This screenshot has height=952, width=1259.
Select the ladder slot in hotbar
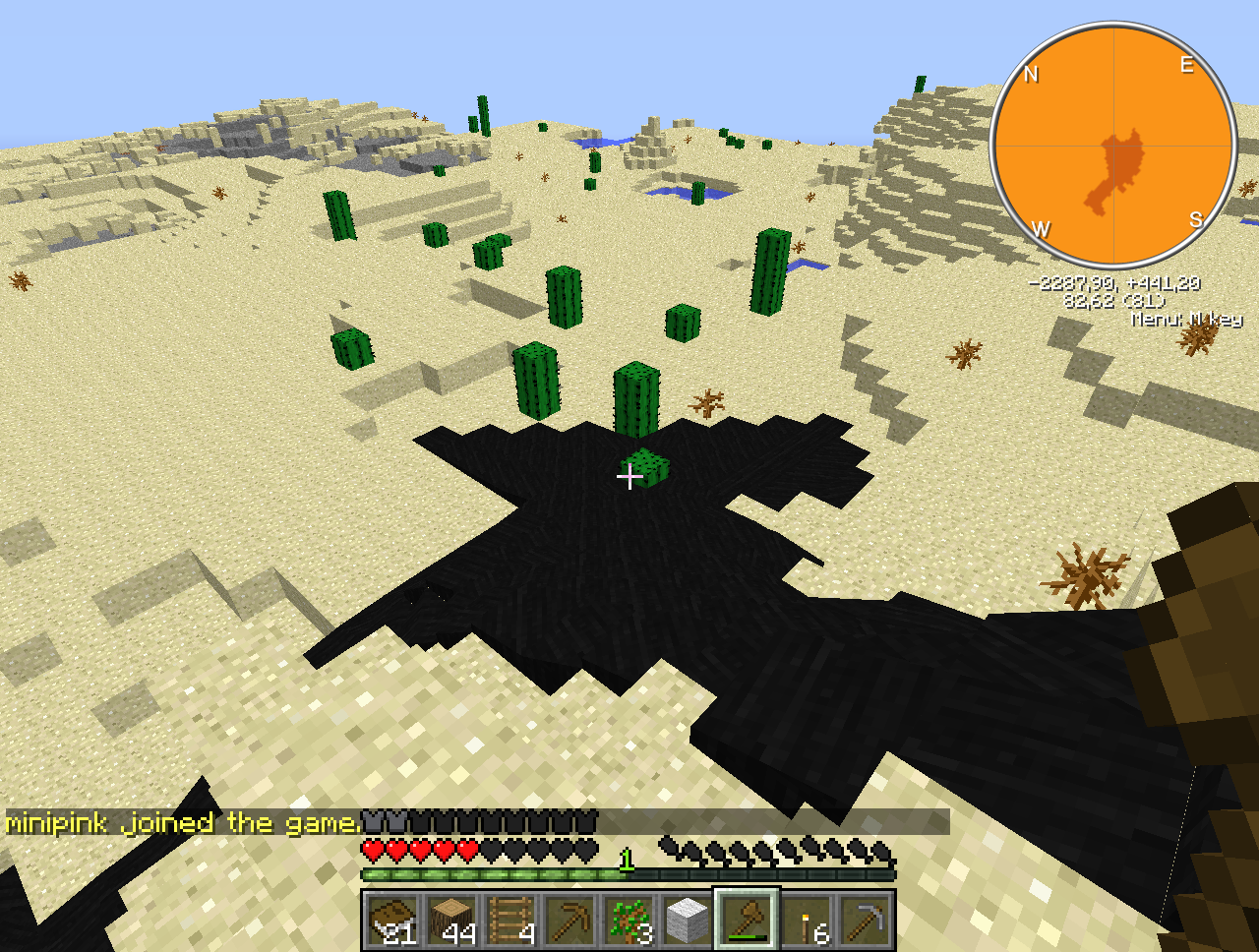(x=511, y=921)
